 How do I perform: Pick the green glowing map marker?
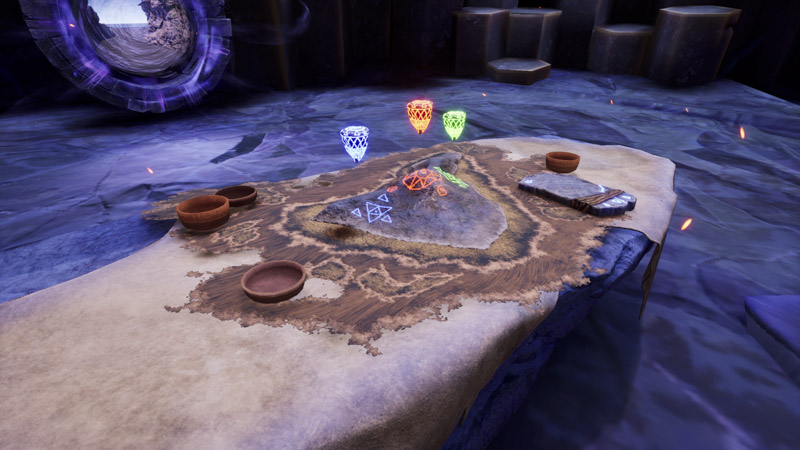[454, 125]
